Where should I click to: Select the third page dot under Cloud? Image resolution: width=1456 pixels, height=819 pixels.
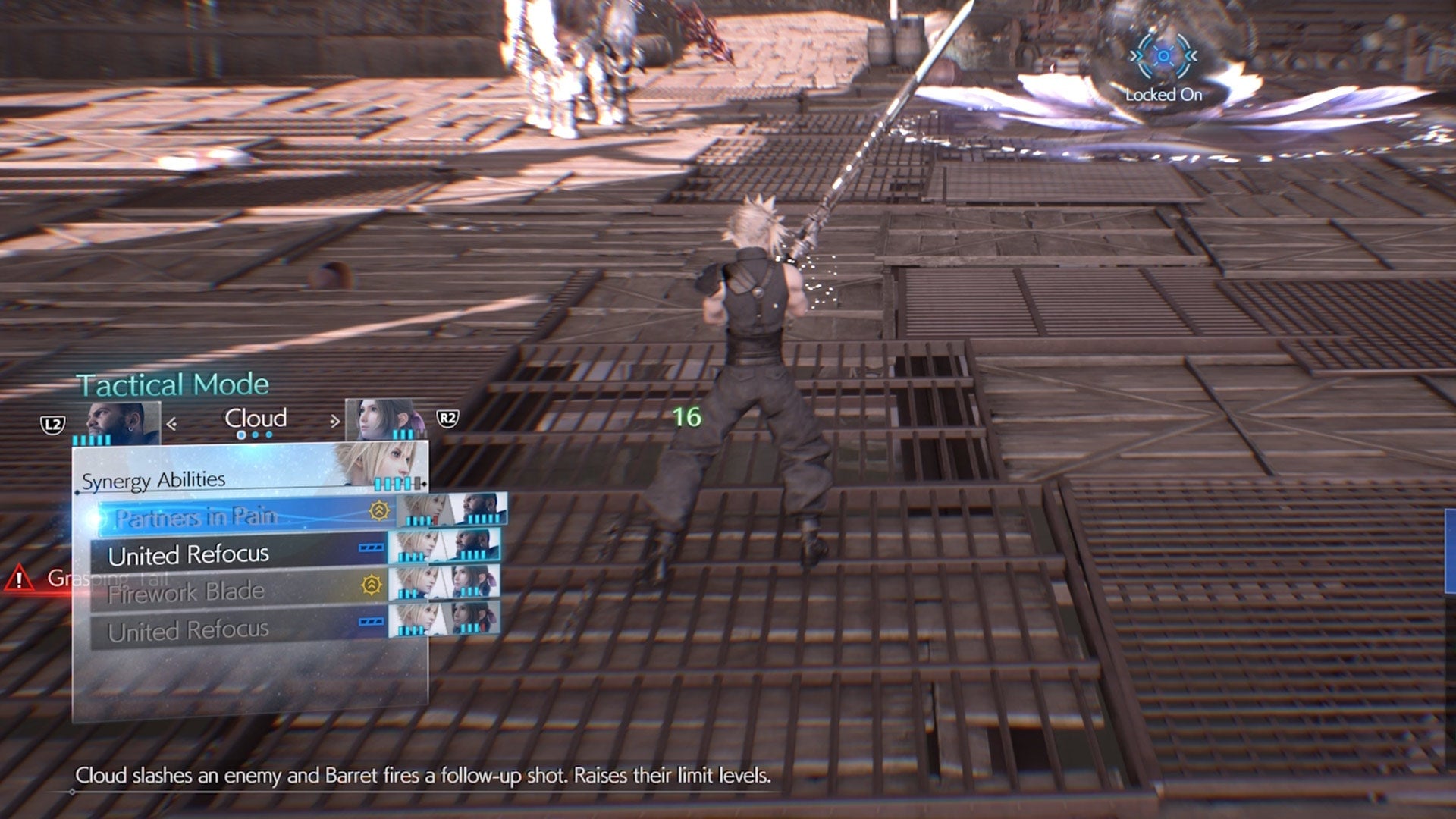point(268,434)
